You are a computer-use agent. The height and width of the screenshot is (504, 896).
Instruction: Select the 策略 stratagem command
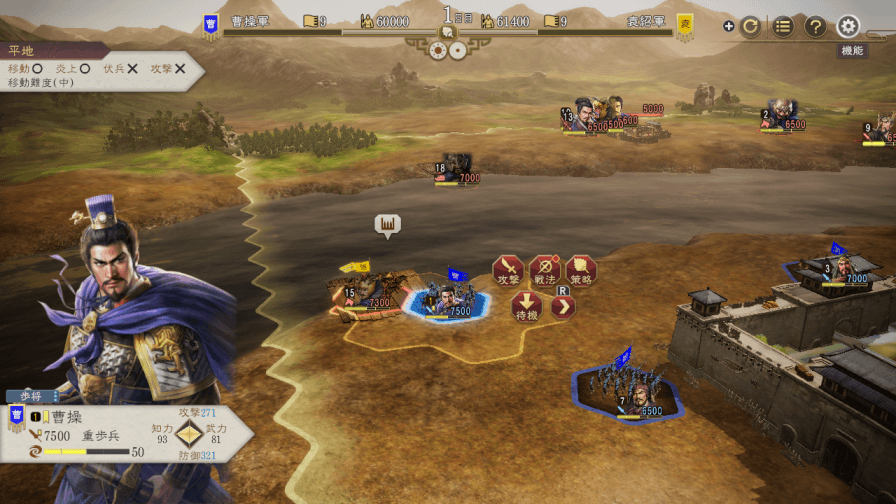click(581, 270)
